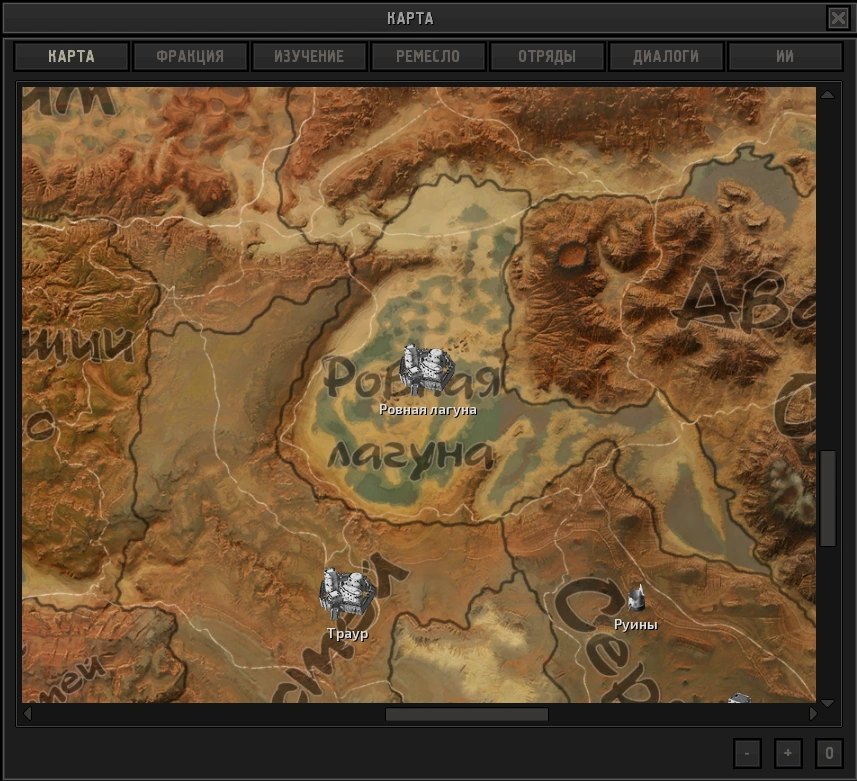This screenshot has height=781, width=857.
Task: Select the Изучение tab
Action: [x=309, y=56]
